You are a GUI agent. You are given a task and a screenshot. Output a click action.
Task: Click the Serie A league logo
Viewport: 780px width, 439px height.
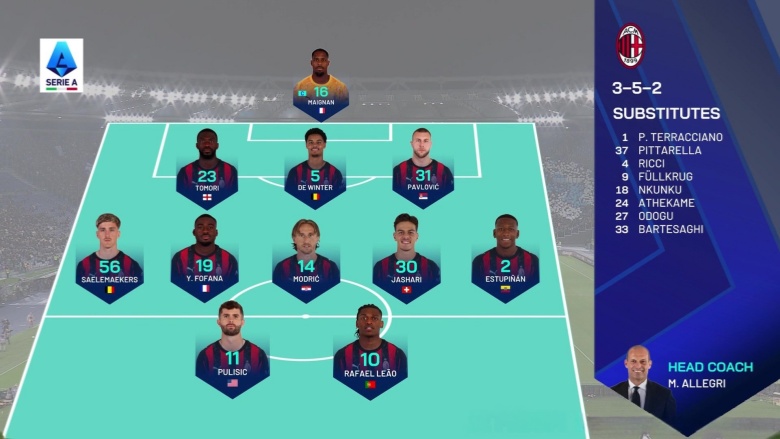pos(61,65)
